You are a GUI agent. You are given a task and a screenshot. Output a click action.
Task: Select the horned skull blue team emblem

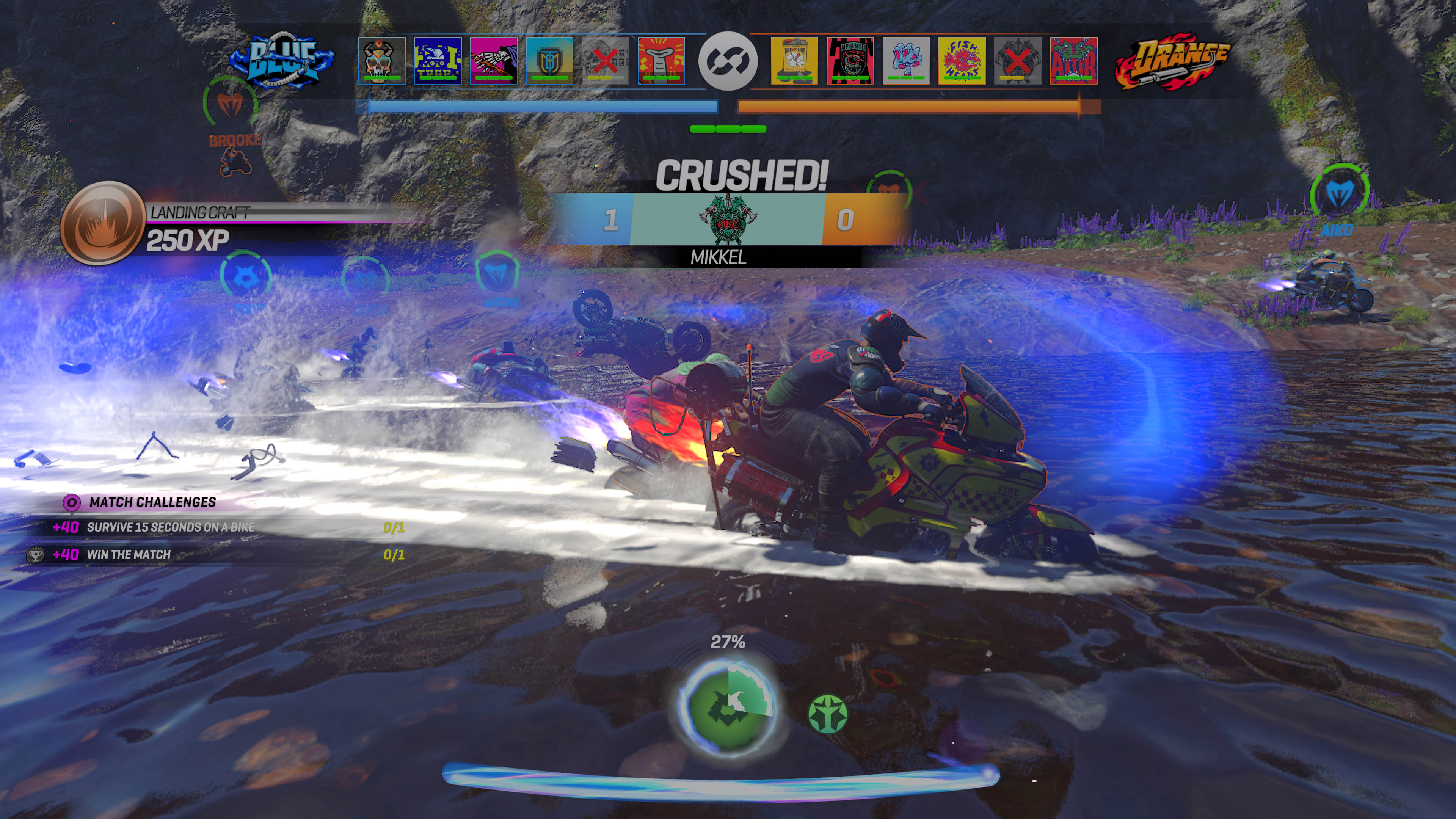tap(381, 61)
